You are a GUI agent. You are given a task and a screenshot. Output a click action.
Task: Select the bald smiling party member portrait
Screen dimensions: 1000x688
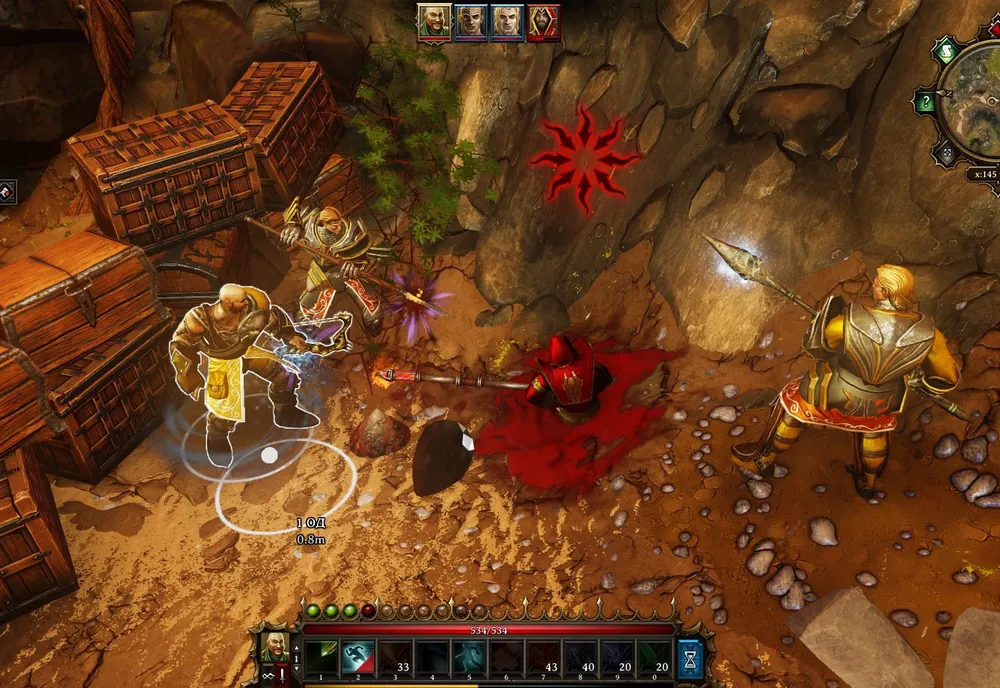pyautogui.click(x=435, y=21)
